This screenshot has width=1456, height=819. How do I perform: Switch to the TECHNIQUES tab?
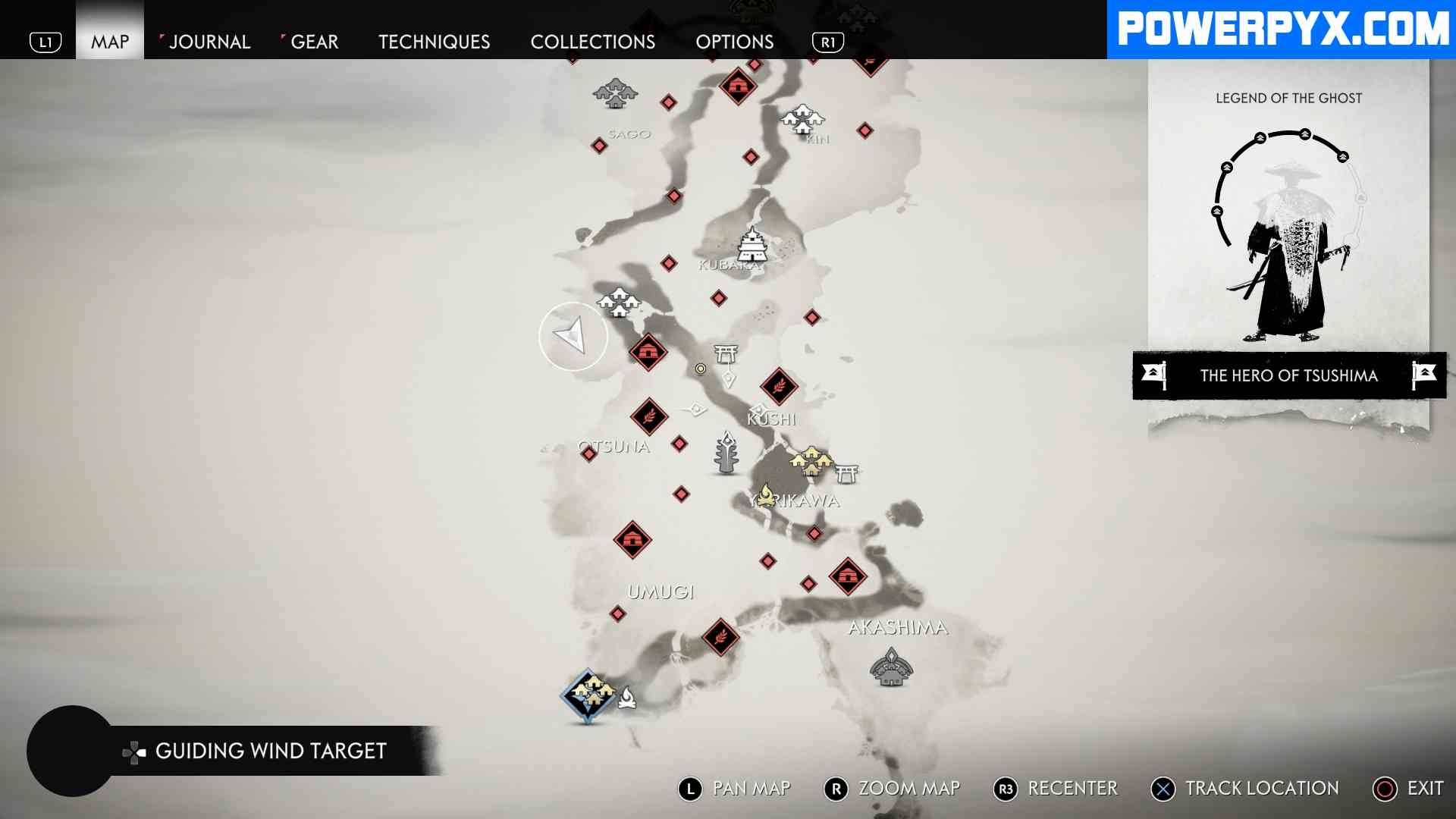[434, 42]
